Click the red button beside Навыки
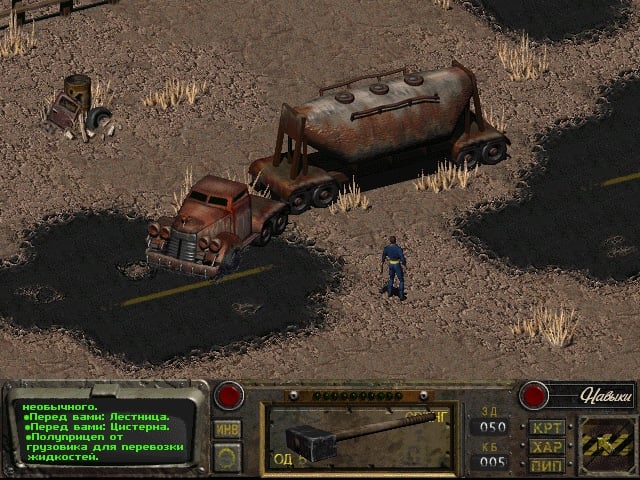This screenshot has width=640, height=480. (x=533, y=395)
